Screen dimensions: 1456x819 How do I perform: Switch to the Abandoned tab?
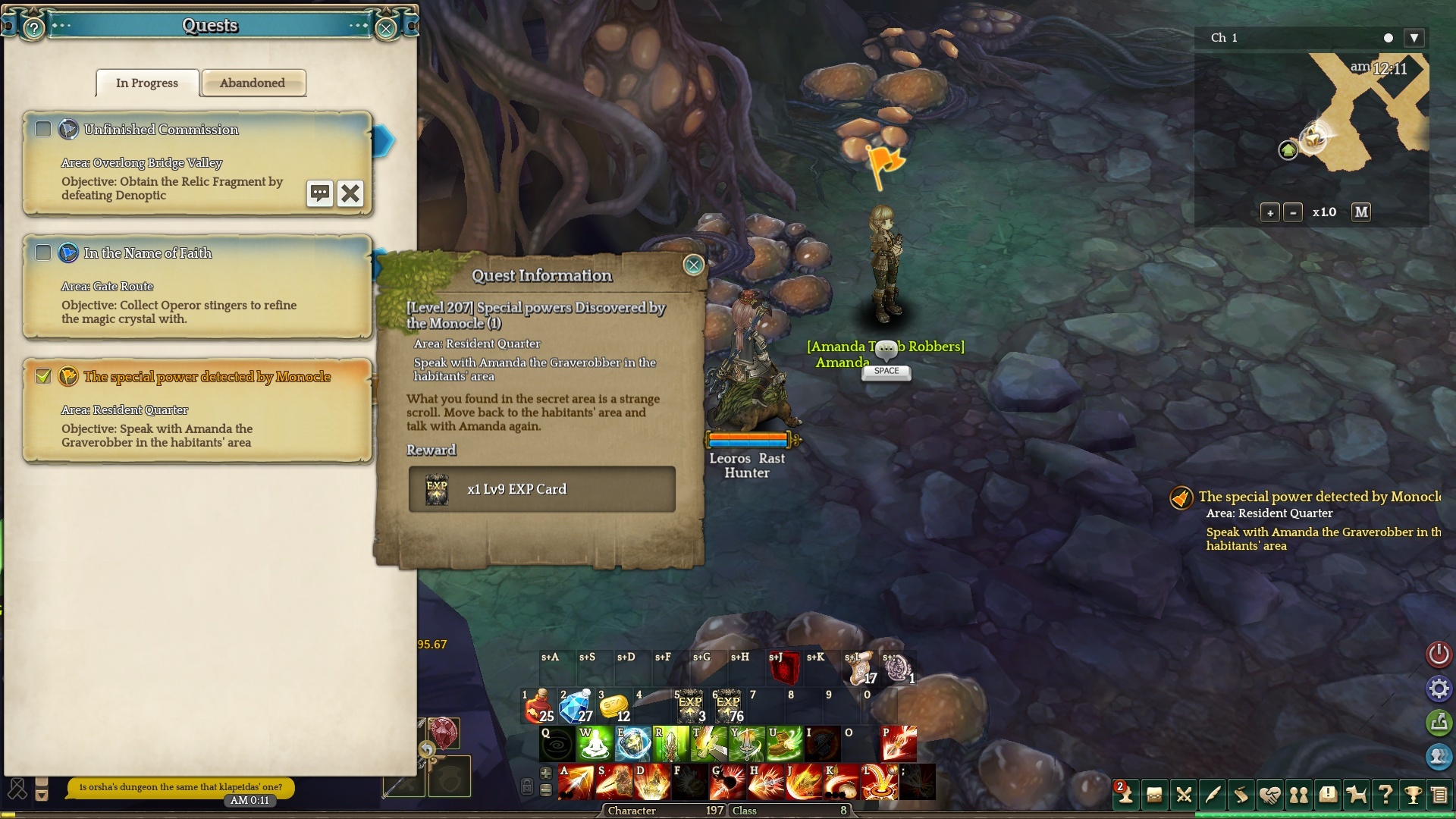pyautogui.click(x=253, y=83)
